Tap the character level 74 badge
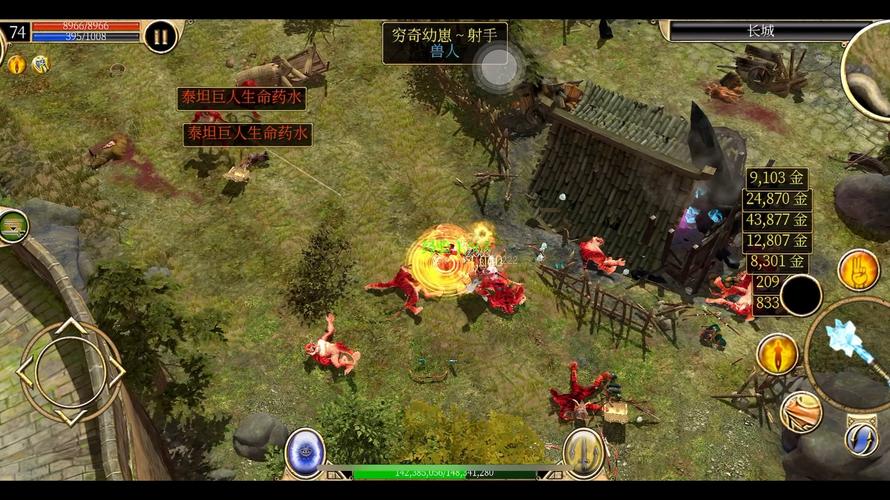This screenshot has height=500, width=890. 17,31
